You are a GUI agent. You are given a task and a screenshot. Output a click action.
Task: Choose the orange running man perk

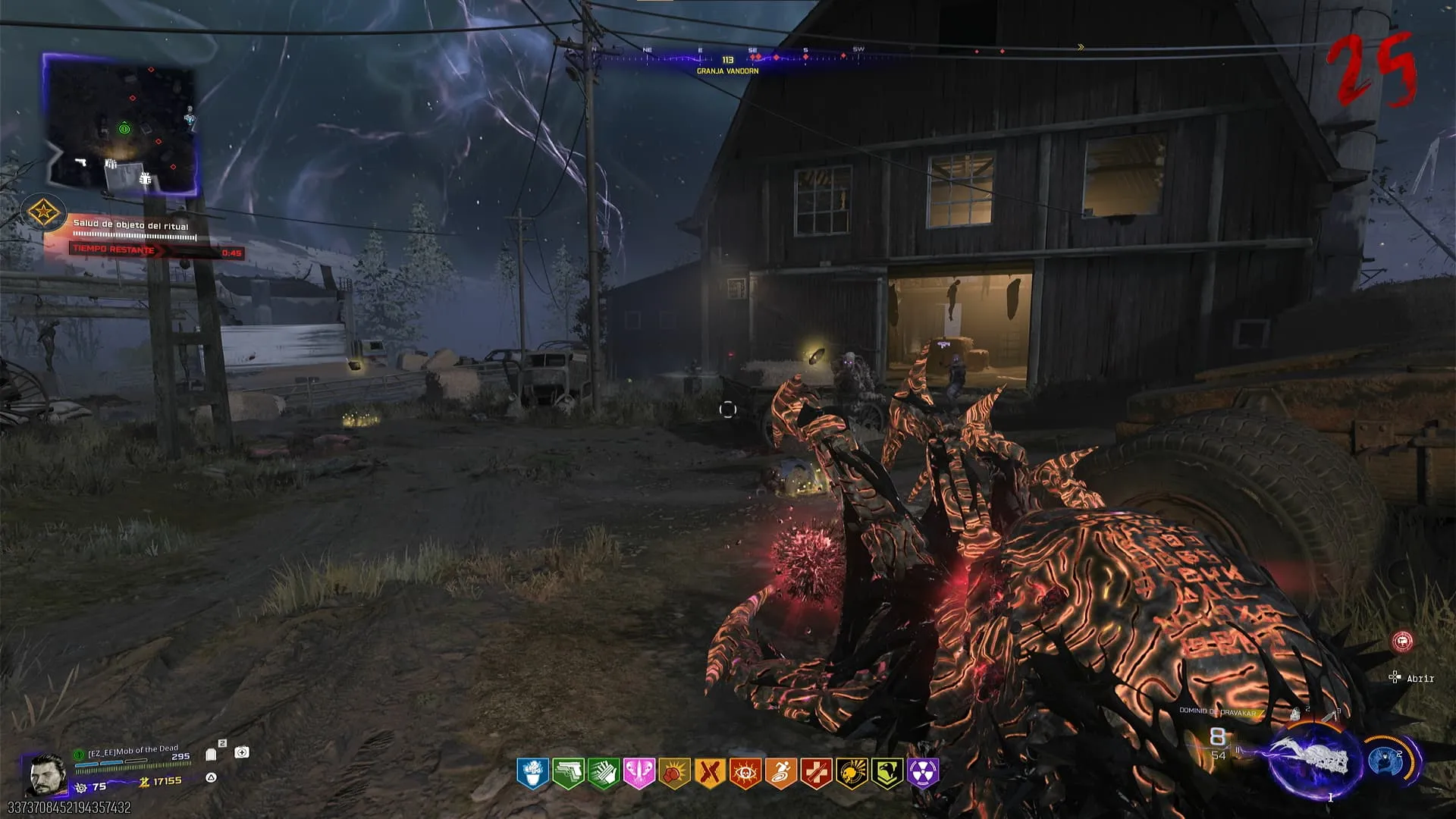pos(780,773)
